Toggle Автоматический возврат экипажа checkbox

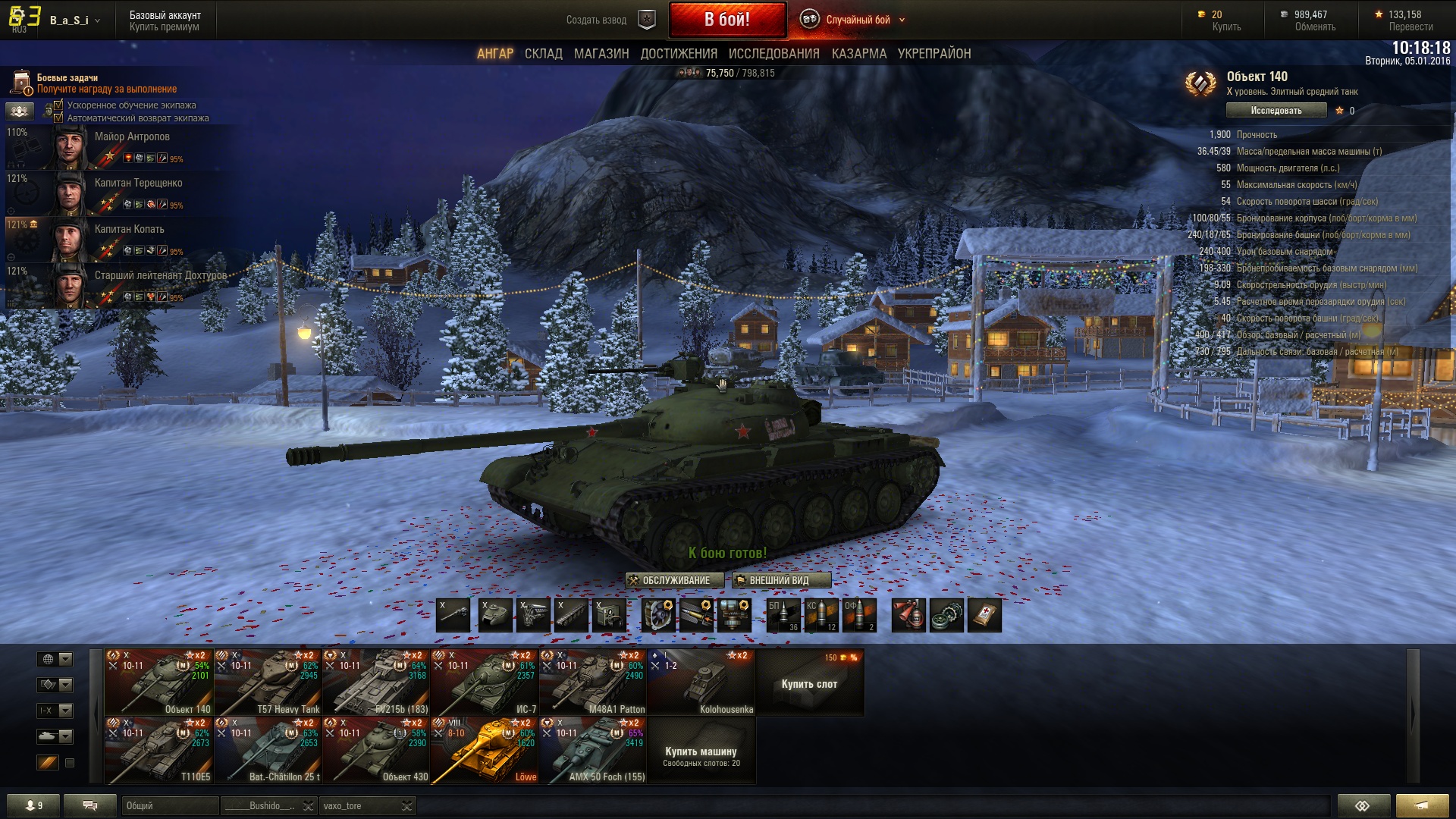(x=58, y=118)
